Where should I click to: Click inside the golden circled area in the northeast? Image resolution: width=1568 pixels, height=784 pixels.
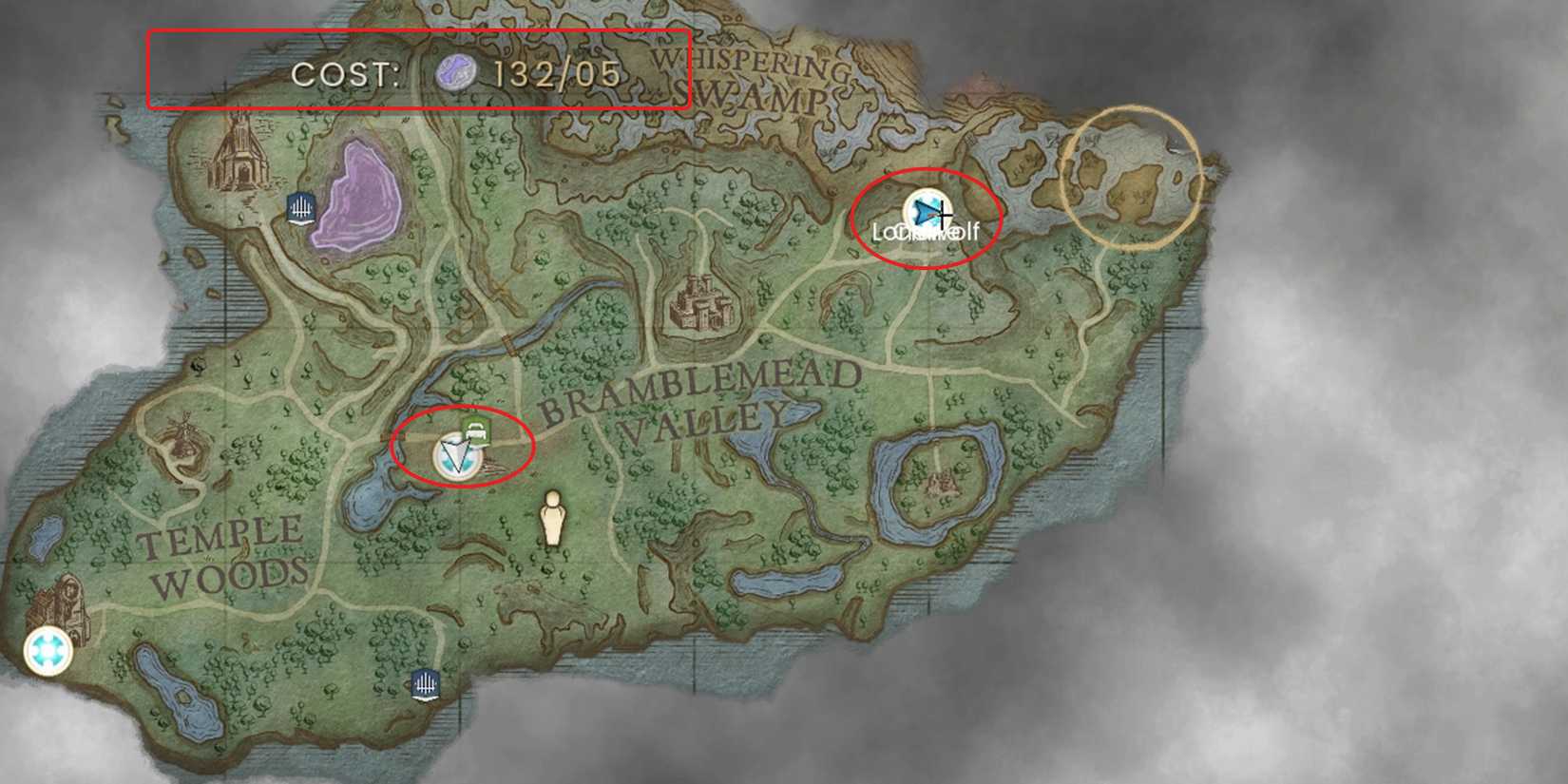1131,176
